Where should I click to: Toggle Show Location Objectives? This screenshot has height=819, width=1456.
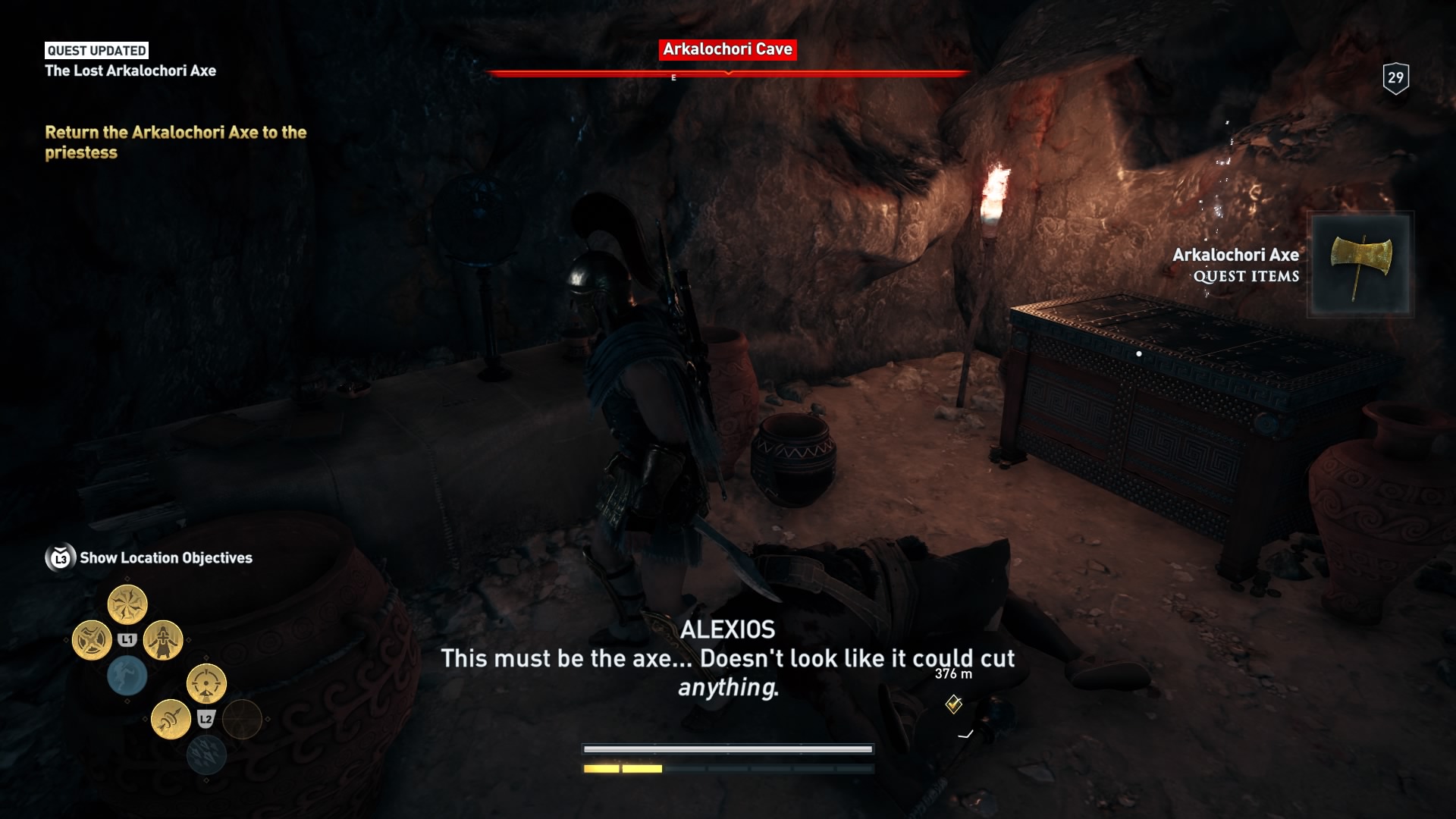tap(168, 557)
